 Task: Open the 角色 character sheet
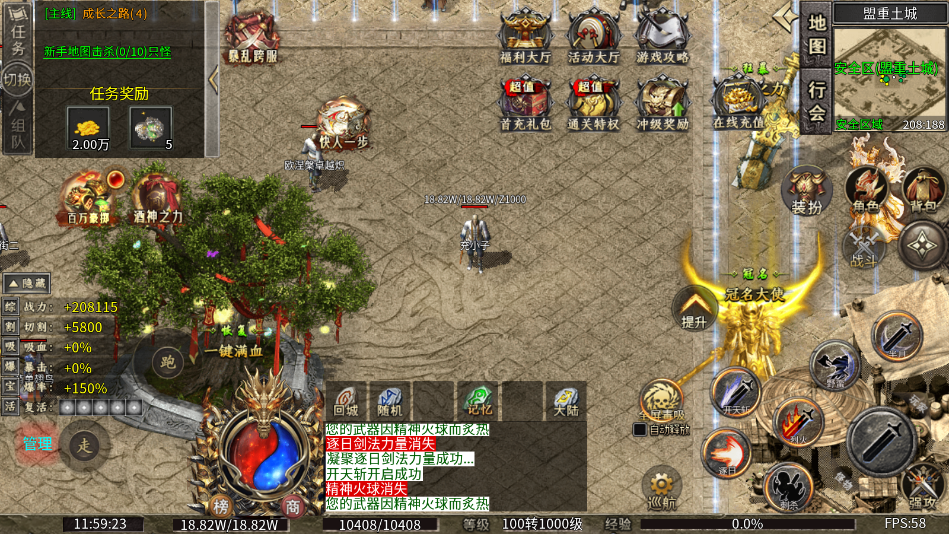pos(866,190)
